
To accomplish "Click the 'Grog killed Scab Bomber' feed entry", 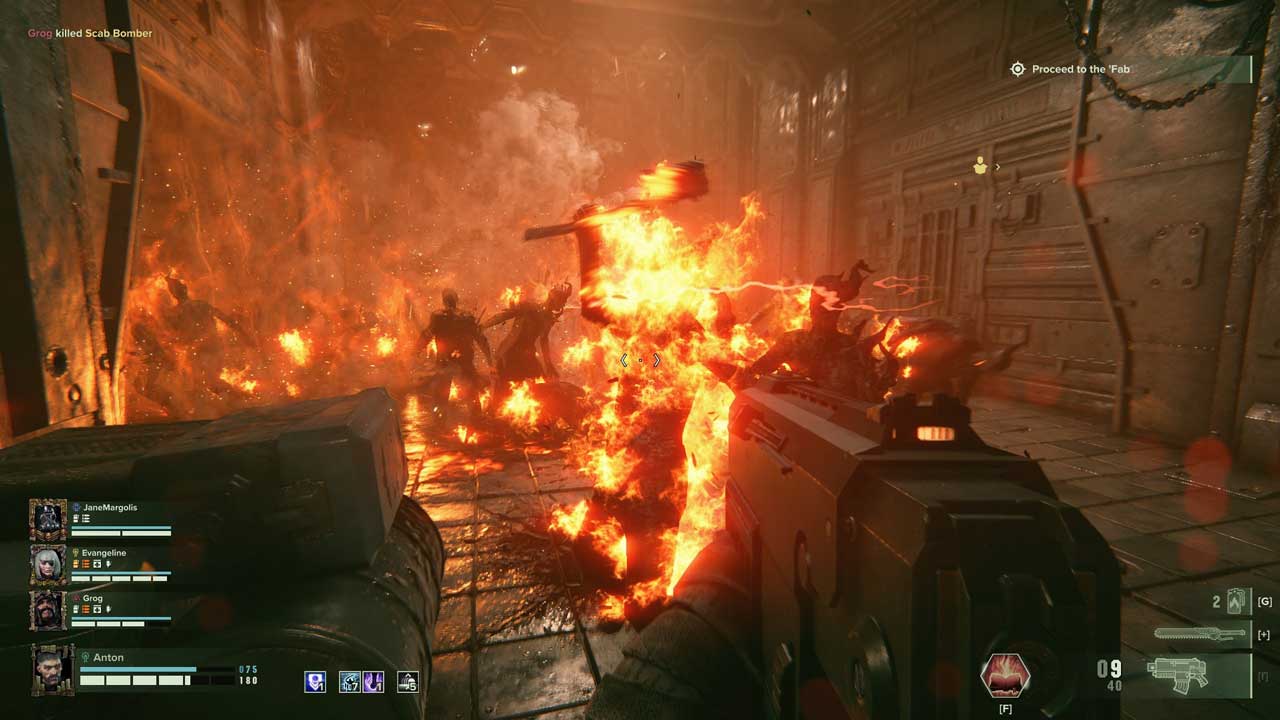I will click(x=90, y=33).
